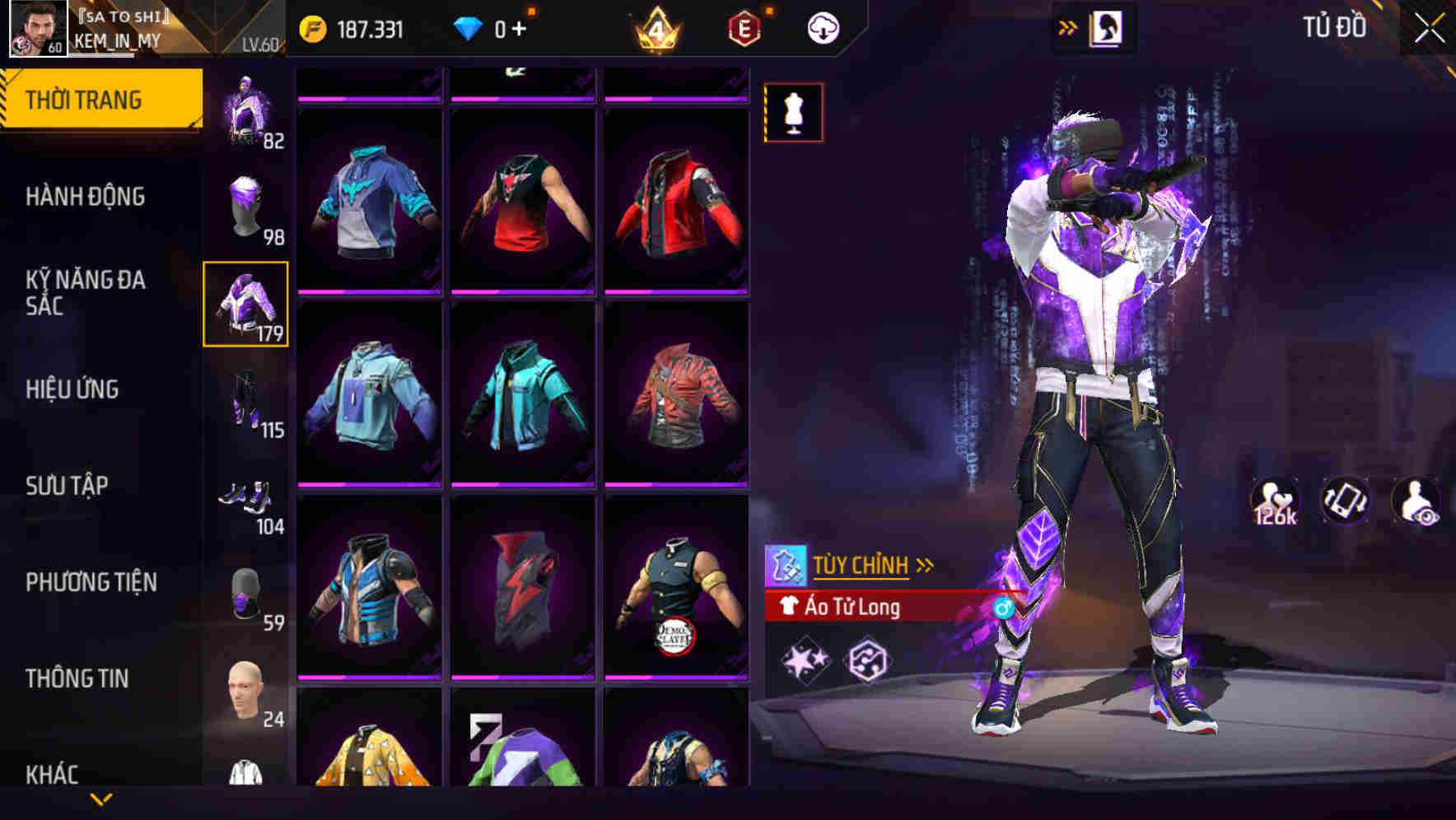Collapse the panel using the double arrows
1456x820 pixels.
coord(1068,26)
